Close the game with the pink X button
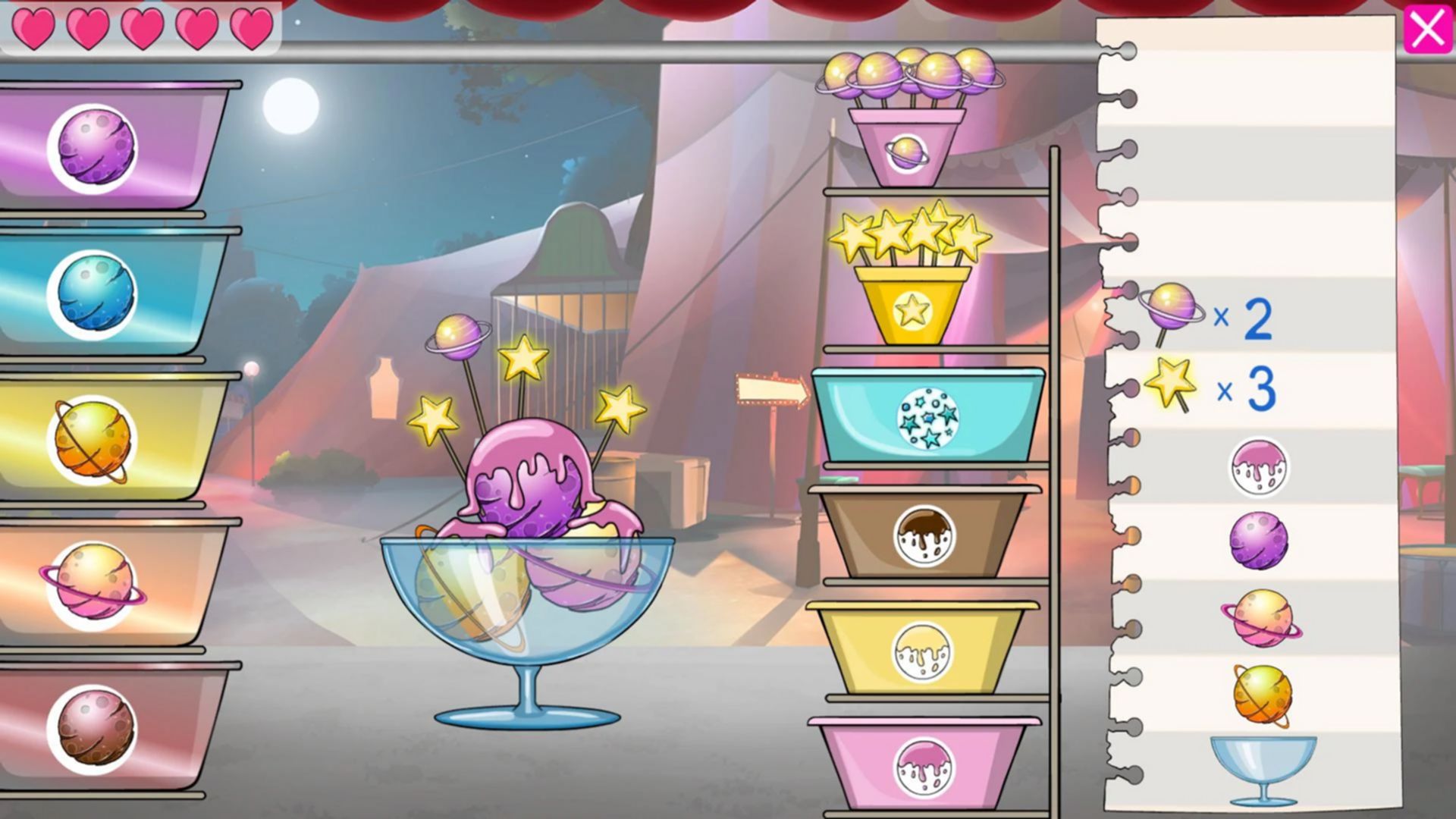Screen dimensions: 1456x819 [x=1428, y=29]
